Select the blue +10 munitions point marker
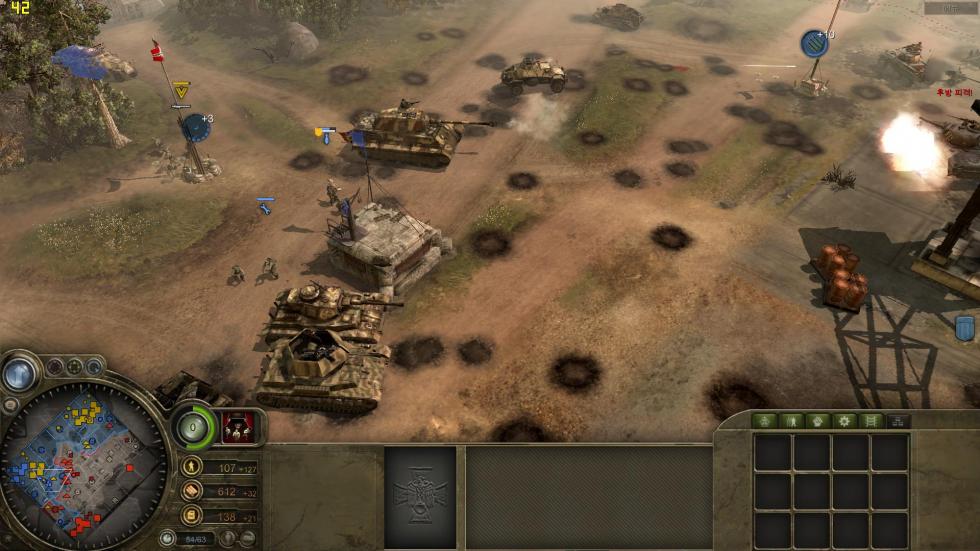Screen dimensions: 980x551 coord(814,43)
